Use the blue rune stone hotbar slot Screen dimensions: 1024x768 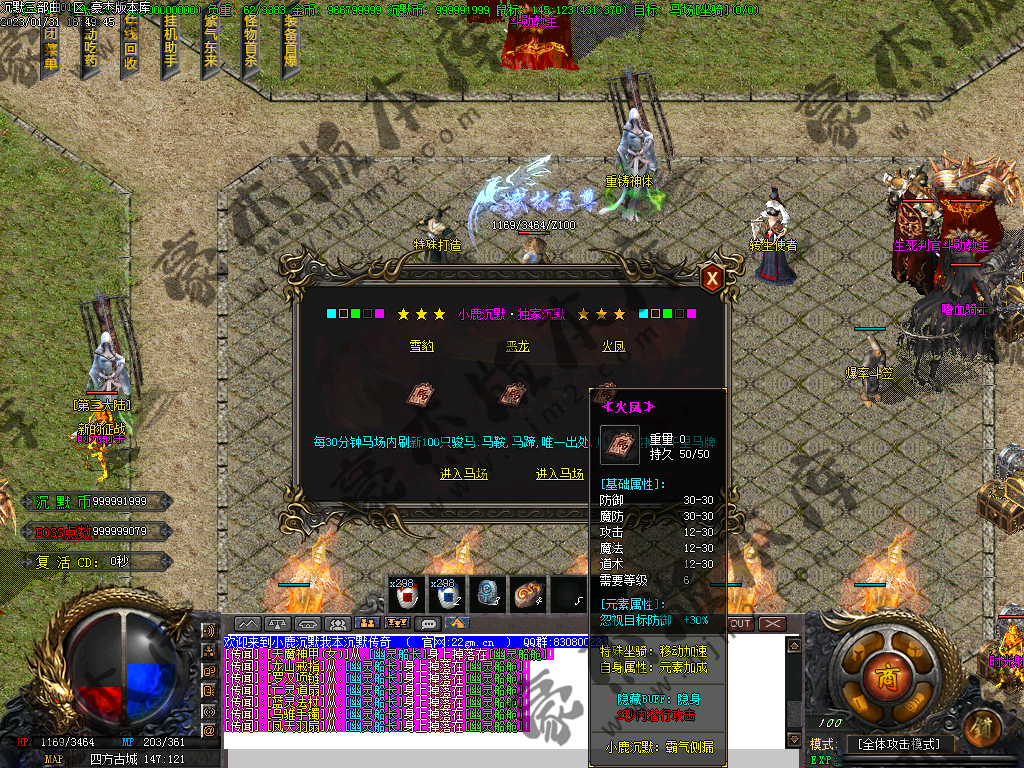pos(487,596)
